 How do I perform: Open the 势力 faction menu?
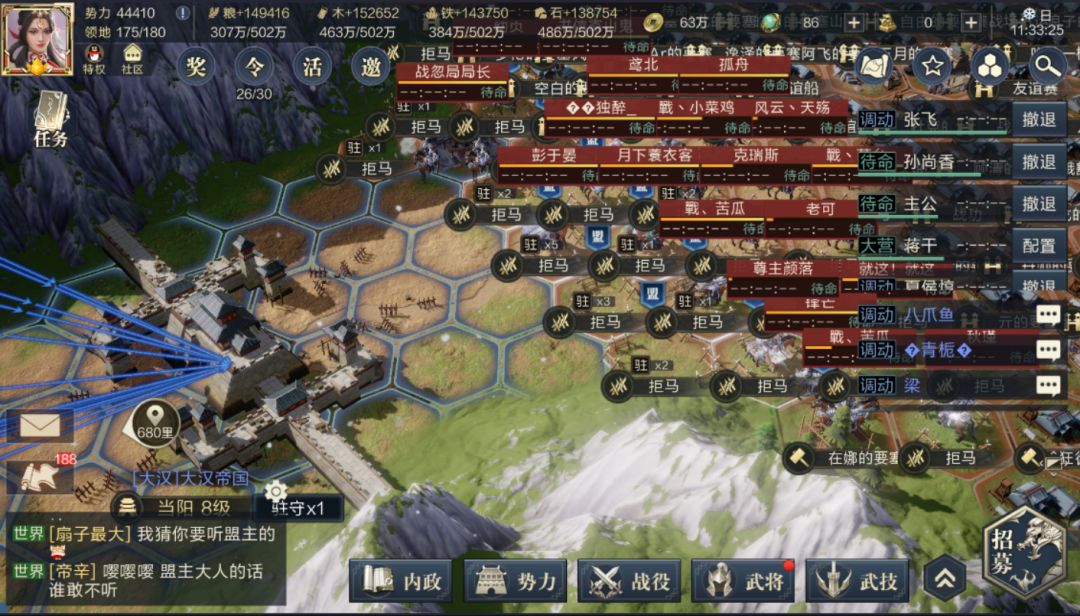pos(515,581)
